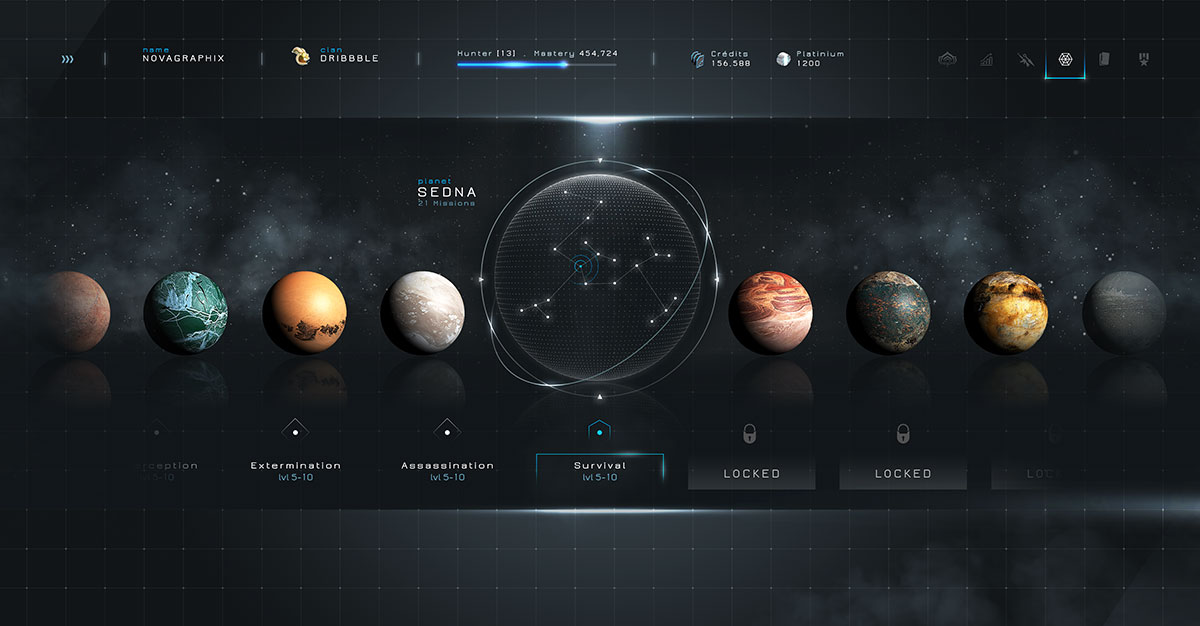Switch to the stats chart tab
1200x626 pixels.
(986, 59)
